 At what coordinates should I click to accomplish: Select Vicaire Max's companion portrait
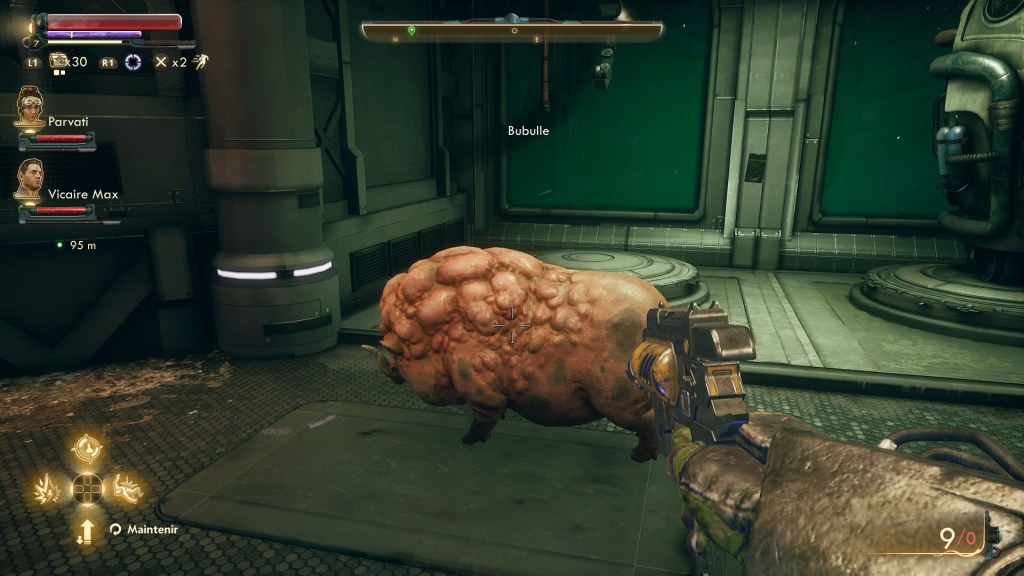(30, 180)
